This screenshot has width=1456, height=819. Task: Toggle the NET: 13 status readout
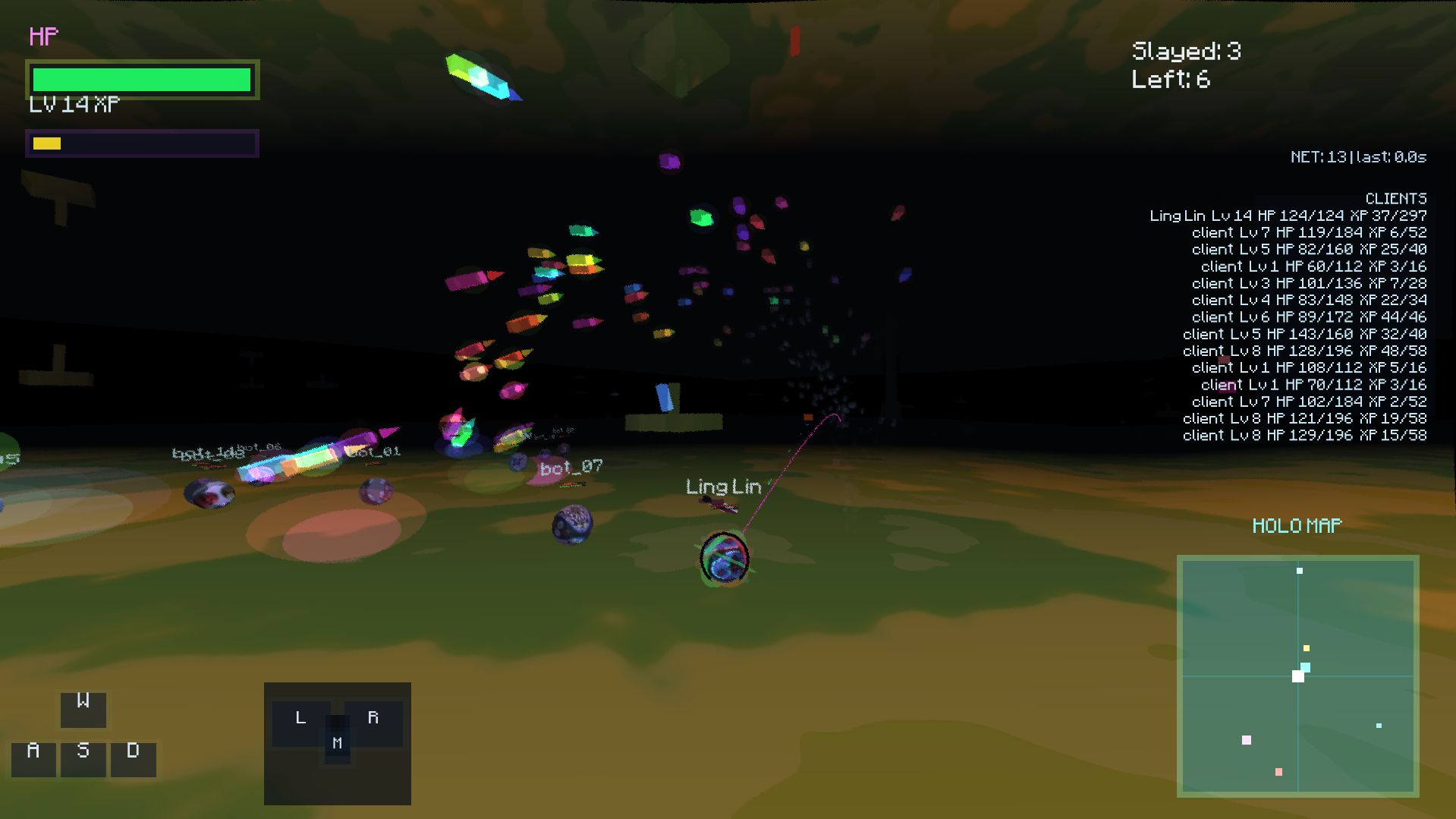click(x=1357, y=156)
